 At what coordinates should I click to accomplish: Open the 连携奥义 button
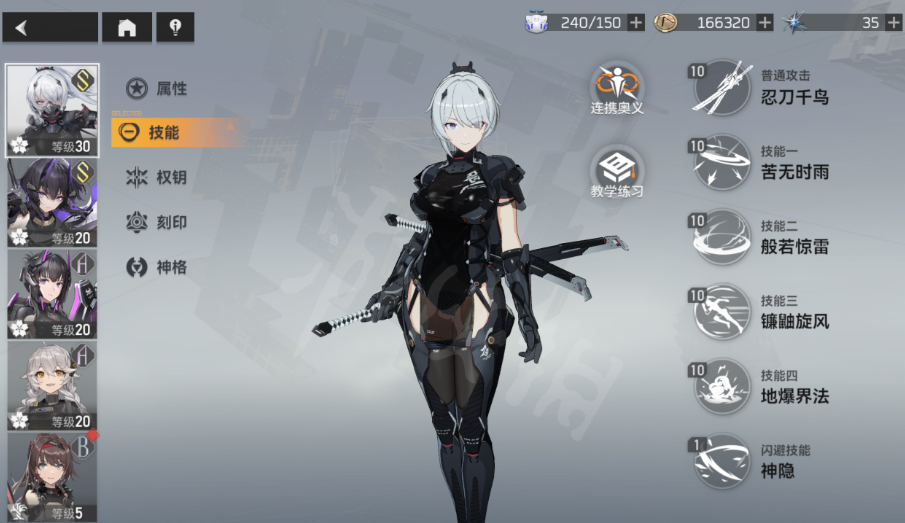click(x=617, y=88)
